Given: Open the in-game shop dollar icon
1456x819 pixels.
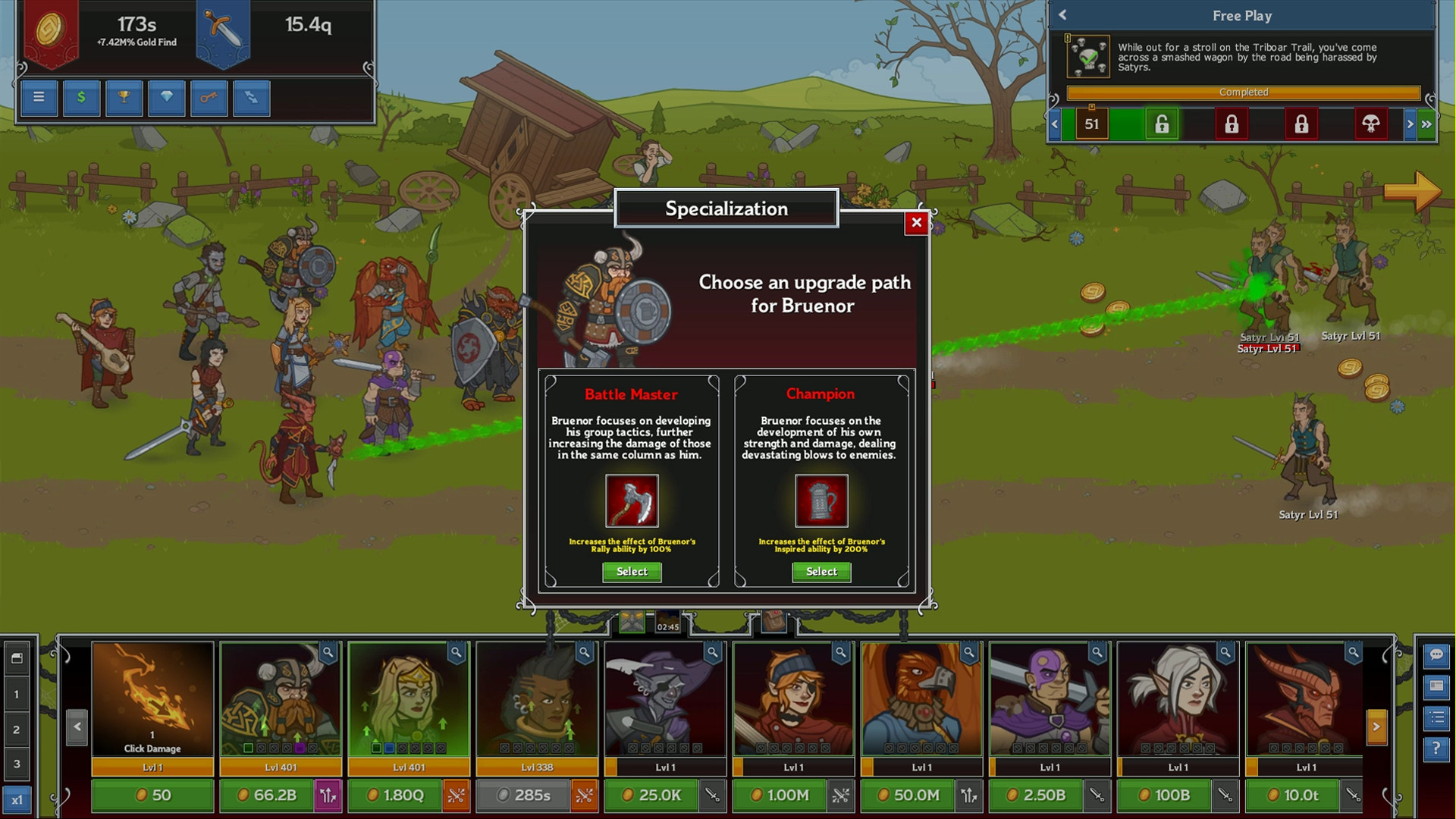Looking at the screenshot, I should click(x=81, y=98).
